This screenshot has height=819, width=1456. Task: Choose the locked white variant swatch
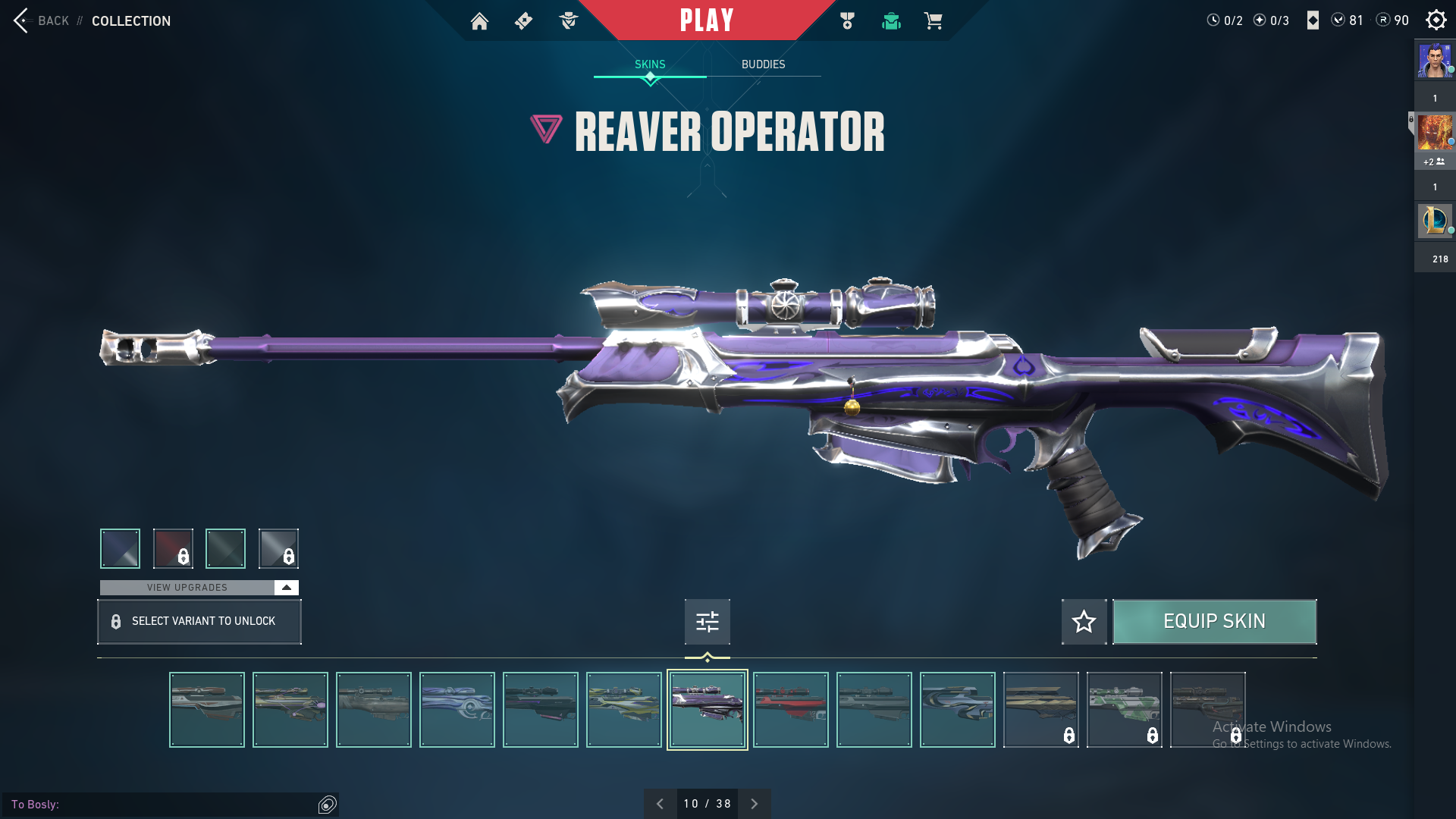(x=278, y=548)
